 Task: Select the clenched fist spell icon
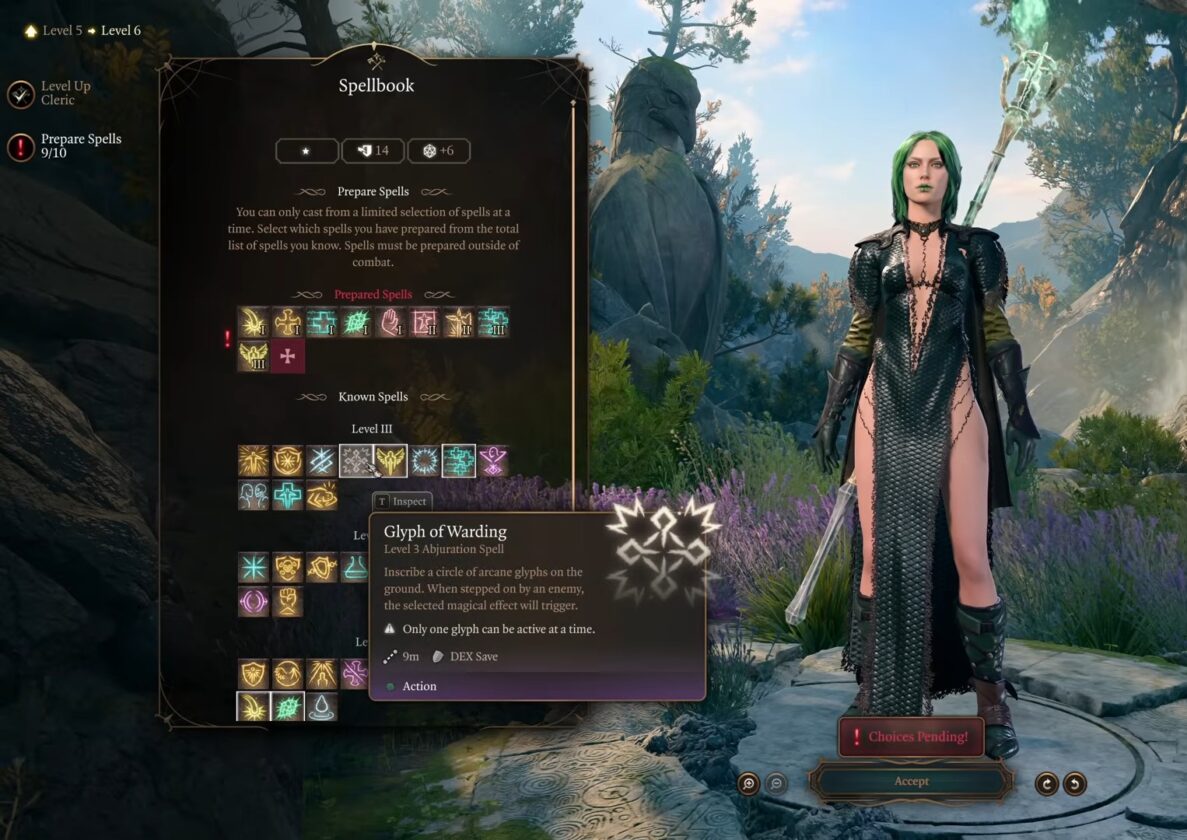coord(288,601)
